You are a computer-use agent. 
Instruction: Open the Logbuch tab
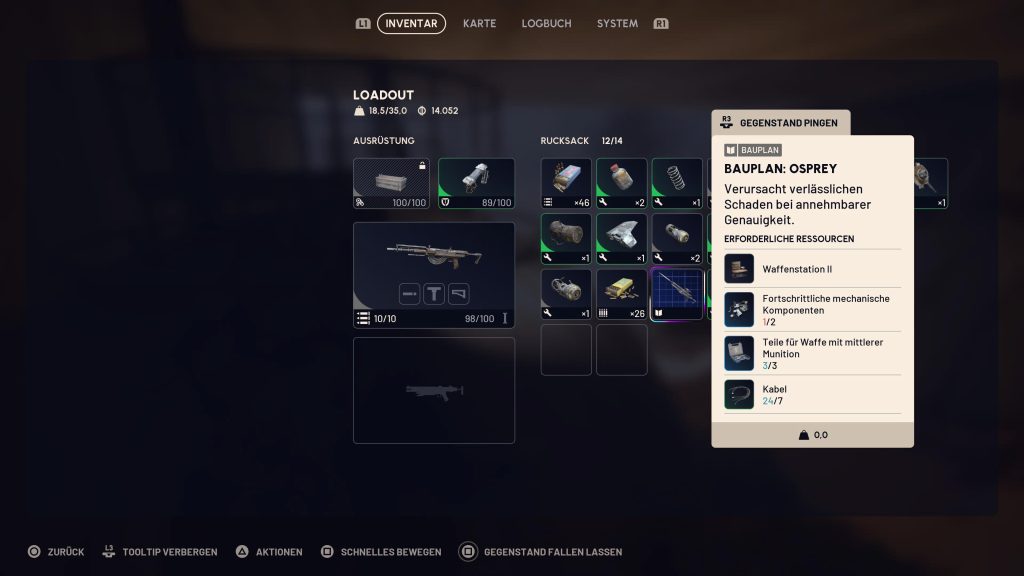(546, 23)
